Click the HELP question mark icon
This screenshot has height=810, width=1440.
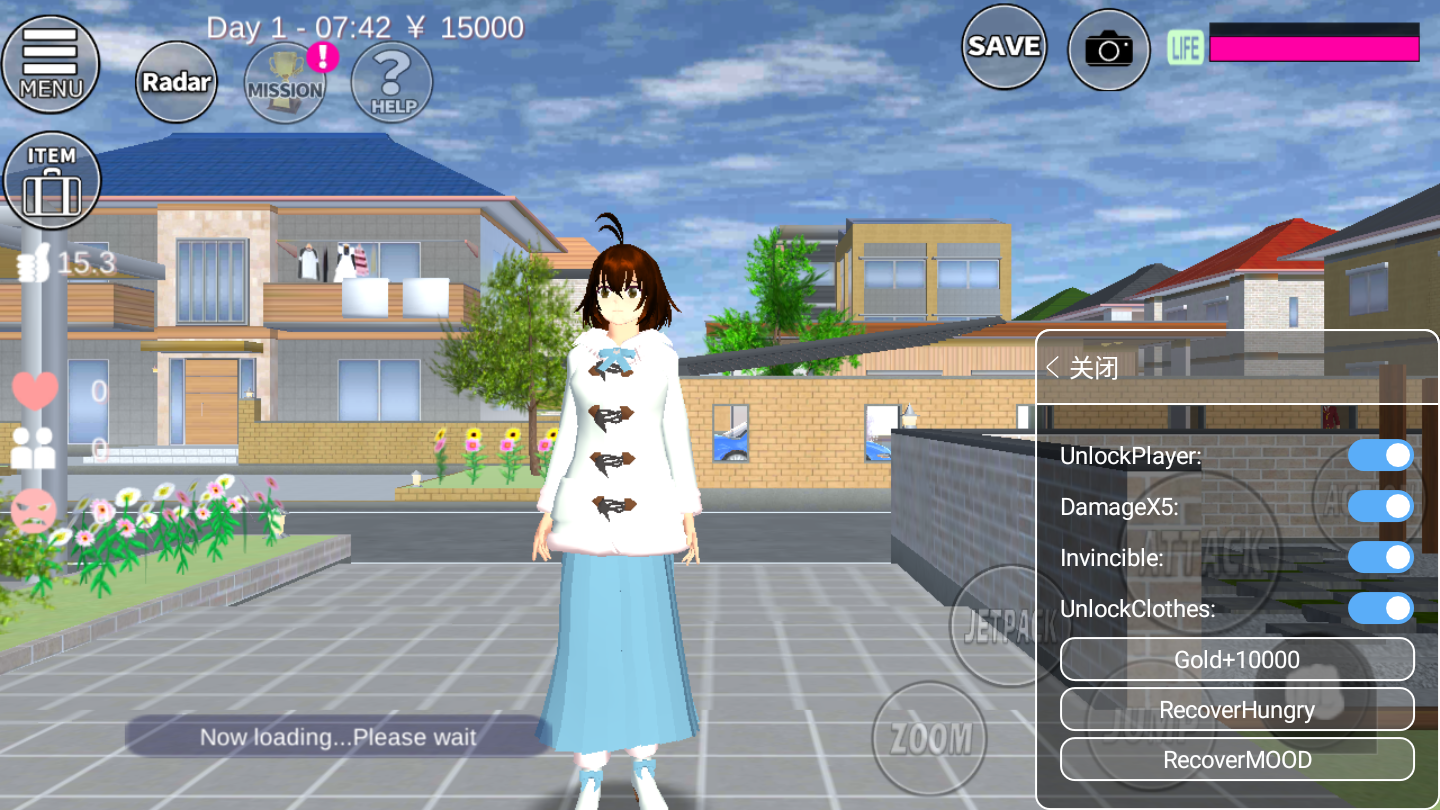391,85
